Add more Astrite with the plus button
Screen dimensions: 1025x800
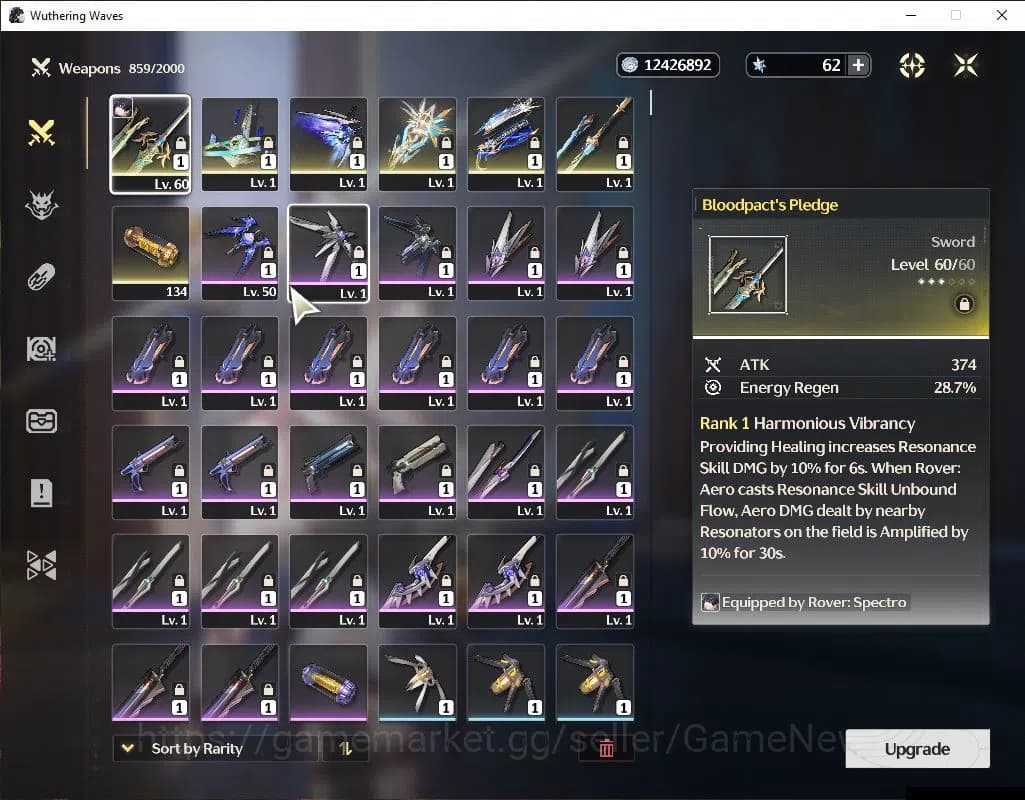click(x=858, y=65)
